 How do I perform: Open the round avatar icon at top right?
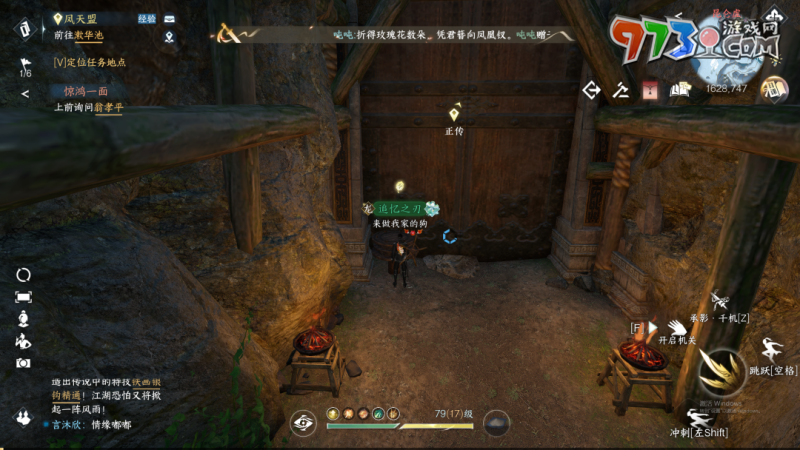click(773, 89)
